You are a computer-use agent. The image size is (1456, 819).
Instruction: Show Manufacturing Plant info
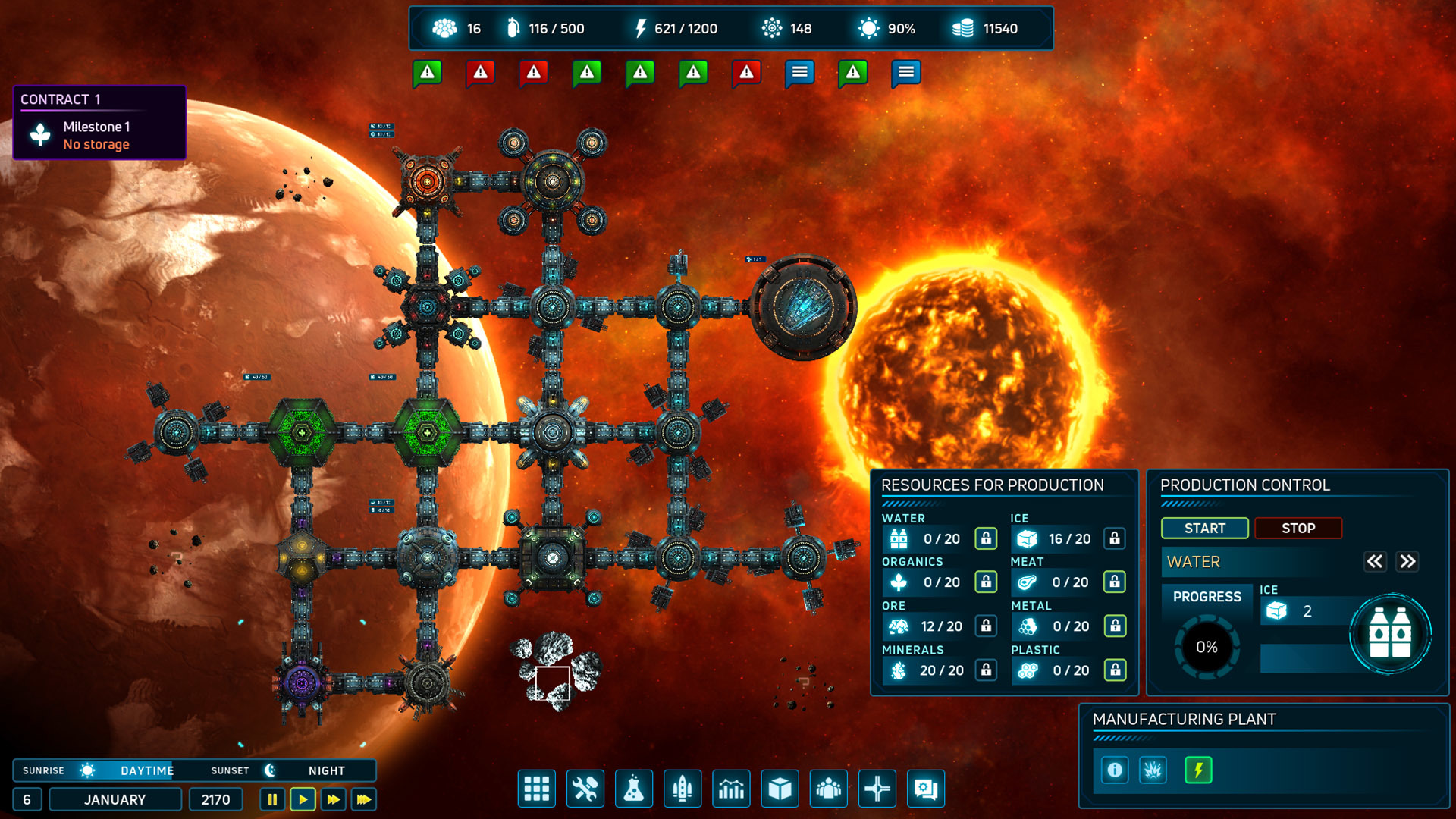[x=1115, y=770]
